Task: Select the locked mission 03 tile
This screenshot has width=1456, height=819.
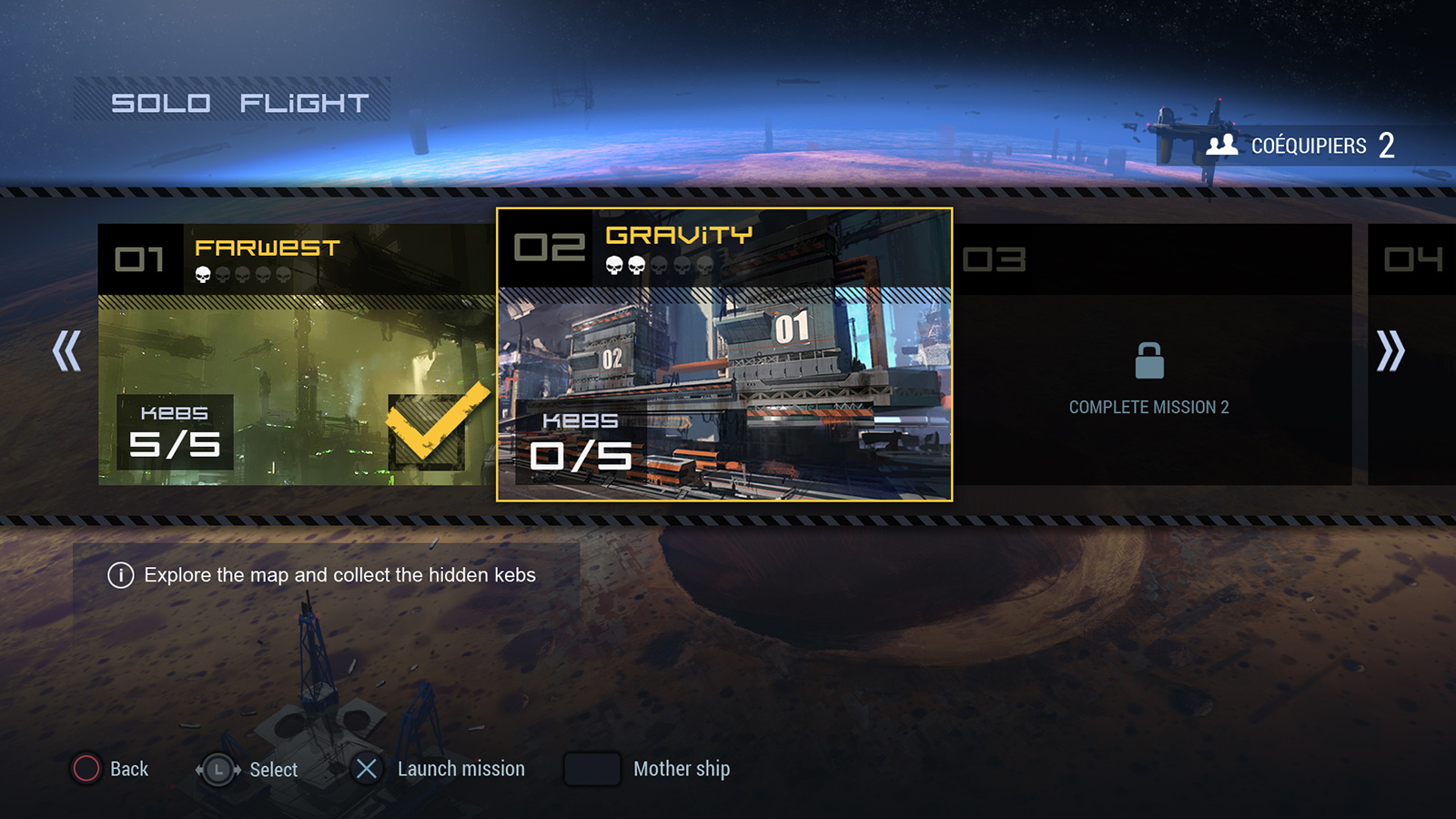Action: tap(1151, 355)
